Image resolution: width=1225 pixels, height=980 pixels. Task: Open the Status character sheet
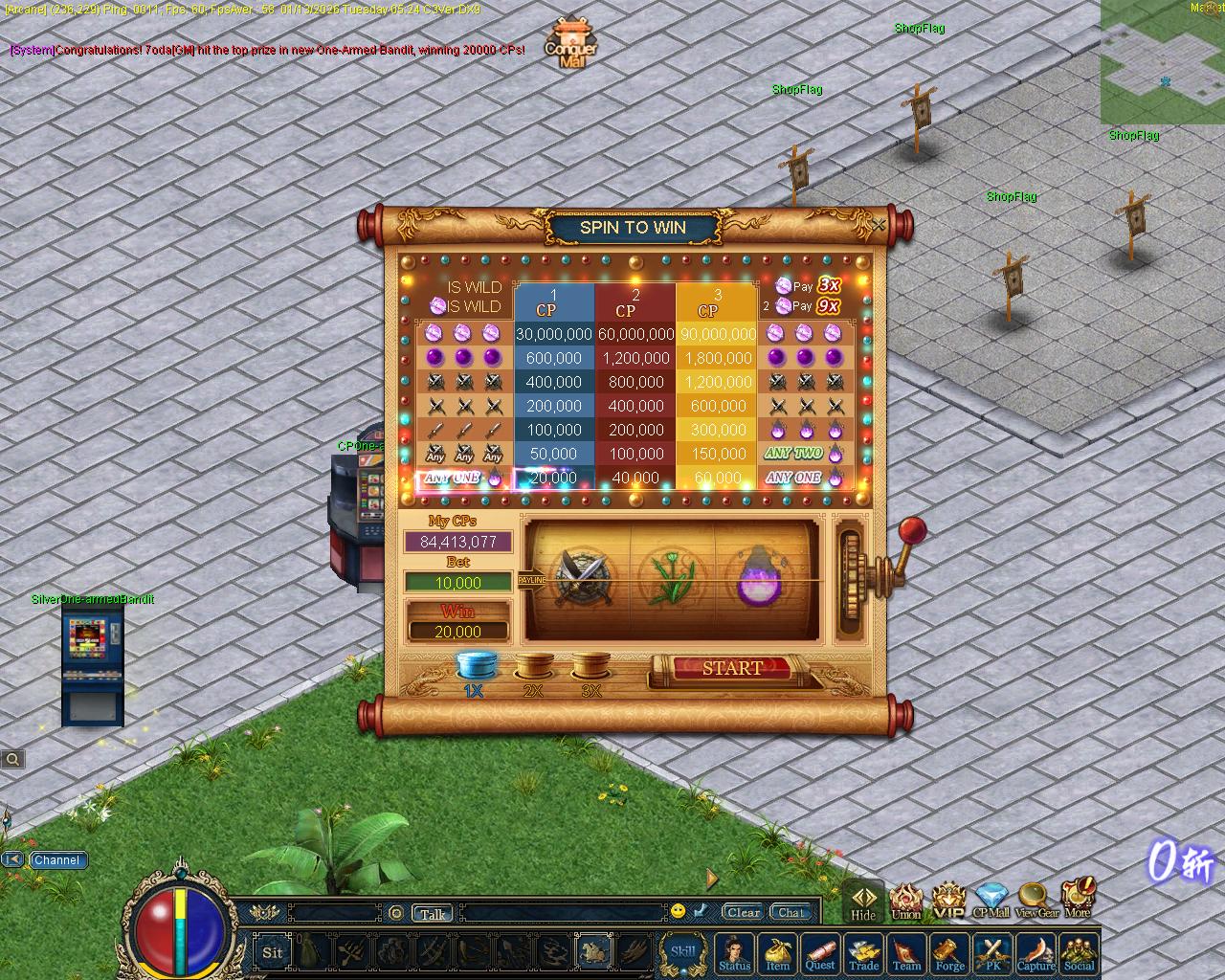tap(734, 953)
